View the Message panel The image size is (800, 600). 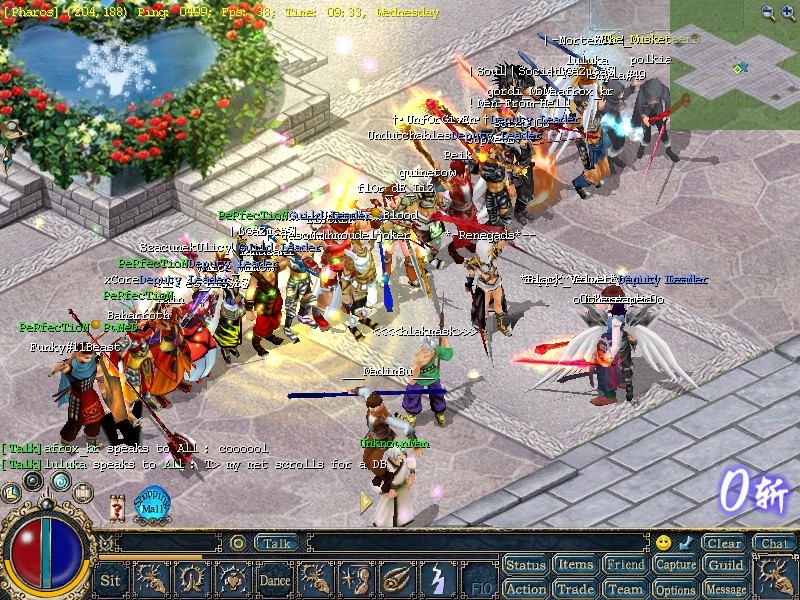[x=725, y=589]
